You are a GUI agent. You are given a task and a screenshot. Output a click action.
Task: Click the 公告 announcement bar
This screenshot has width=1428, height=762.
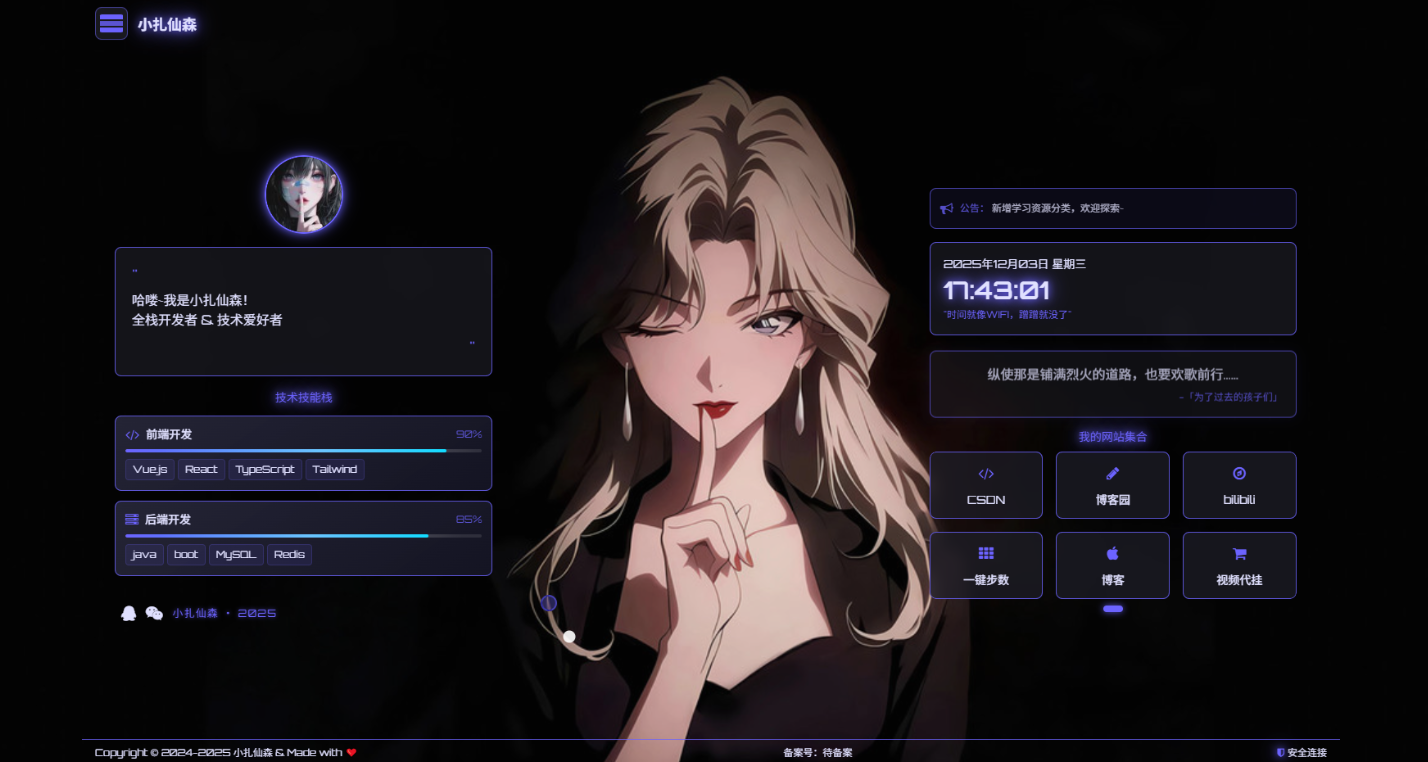point(1112,208)
